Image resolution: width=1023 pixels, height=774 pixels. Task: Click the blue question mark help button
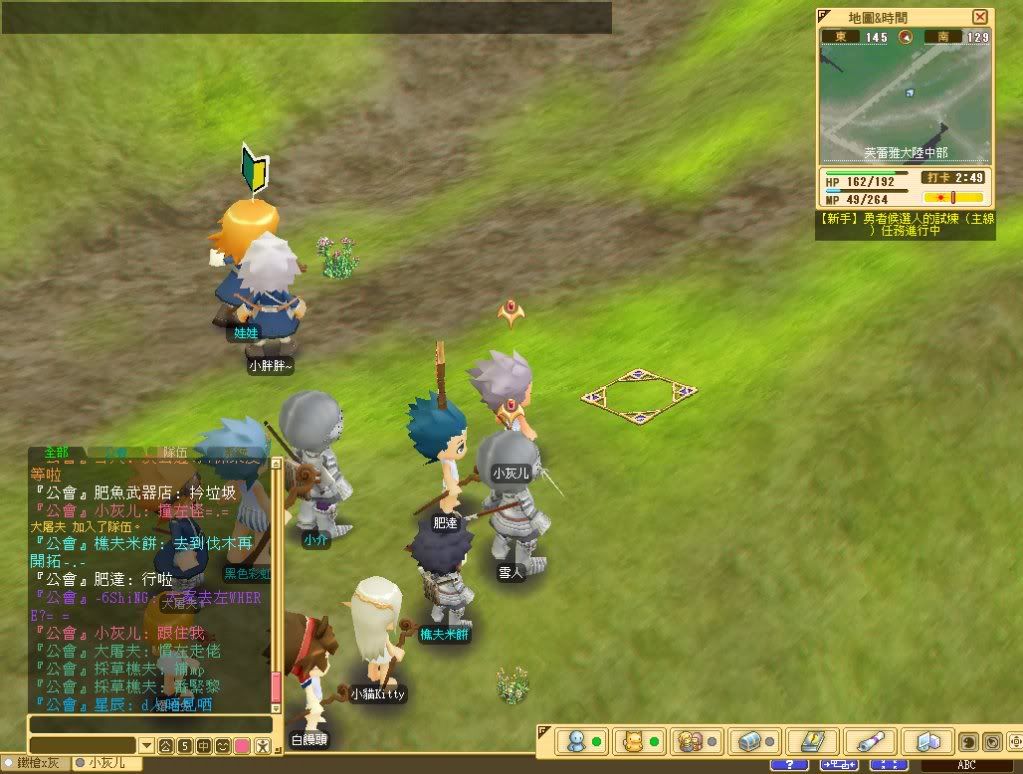tap(790, 765)
